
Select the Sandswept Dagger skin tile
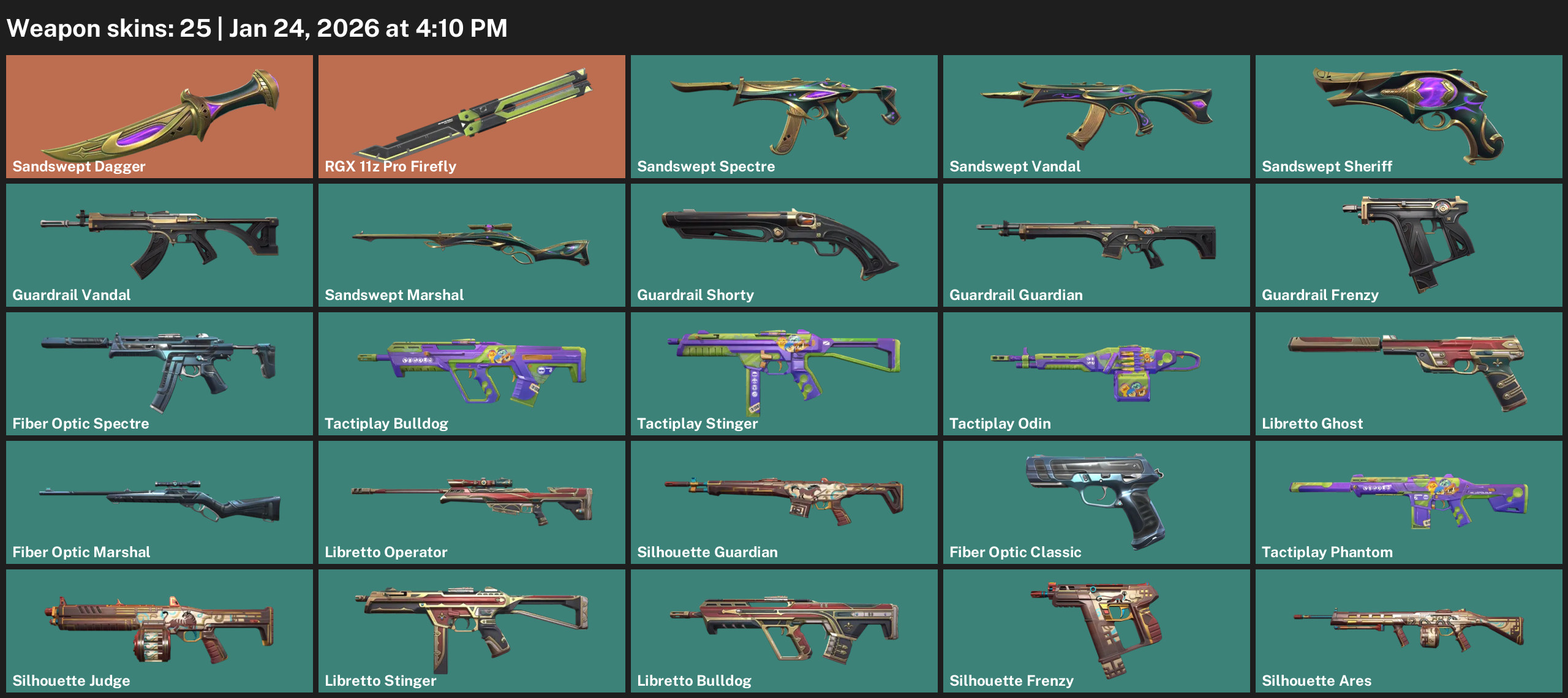(159, 116)
